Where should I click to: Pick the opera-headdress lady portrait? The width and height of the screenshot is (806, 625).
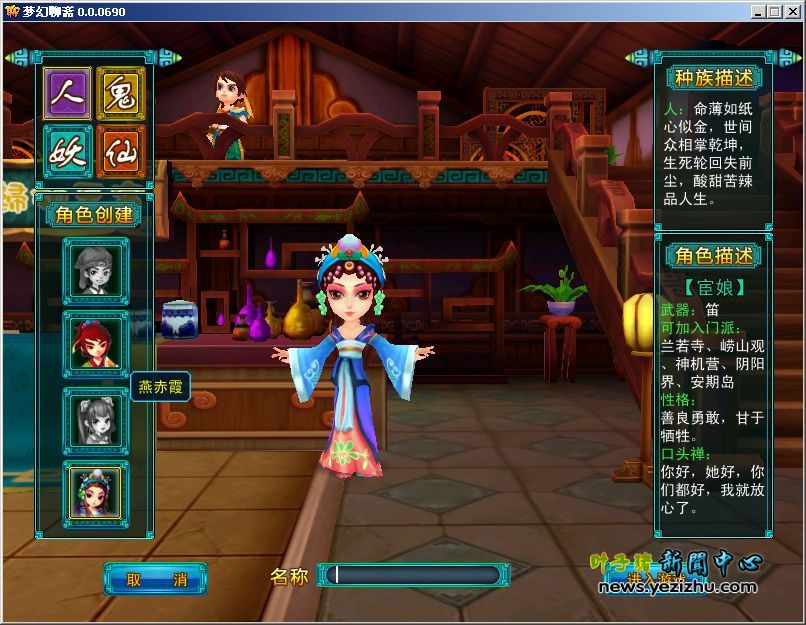tap(96, 490)
